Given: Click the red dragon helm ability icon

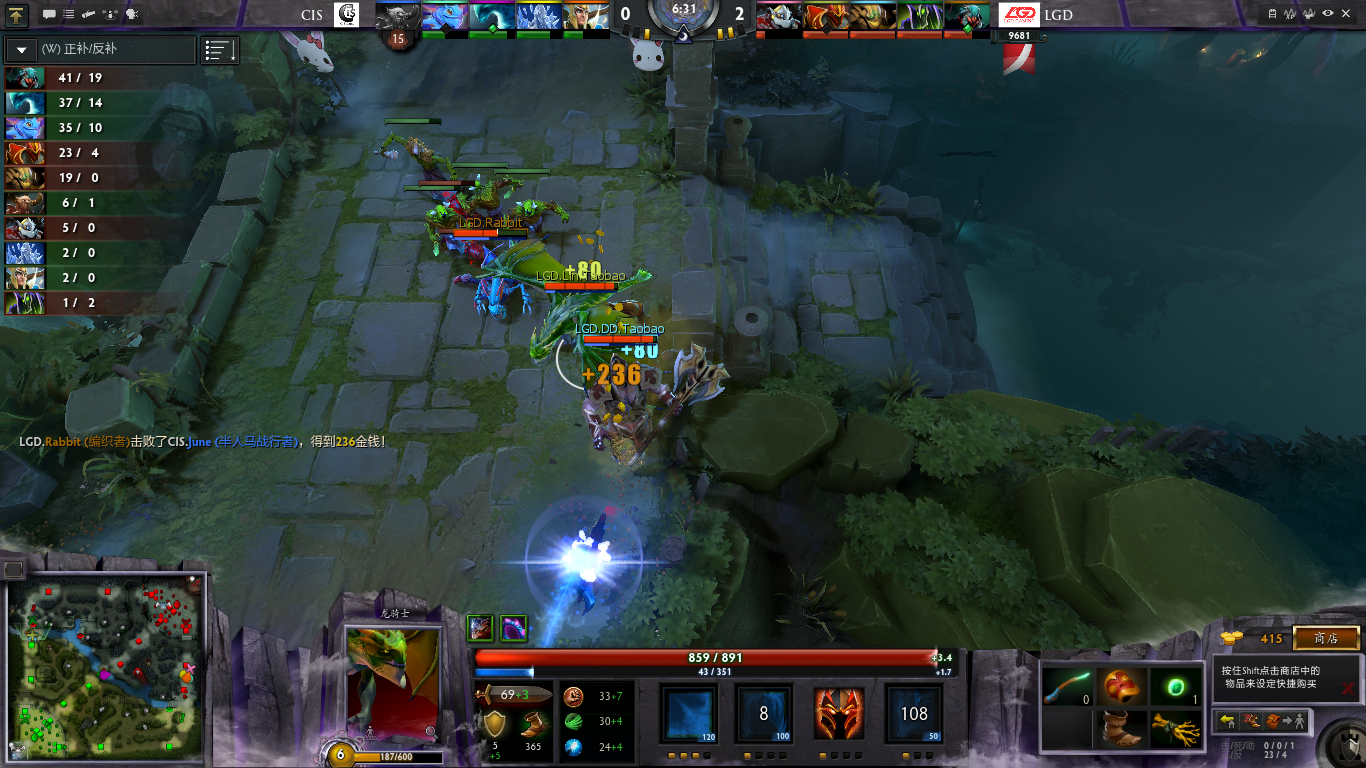Looking at the screenshot, I should pyautogui.click(x=838, y=713).
